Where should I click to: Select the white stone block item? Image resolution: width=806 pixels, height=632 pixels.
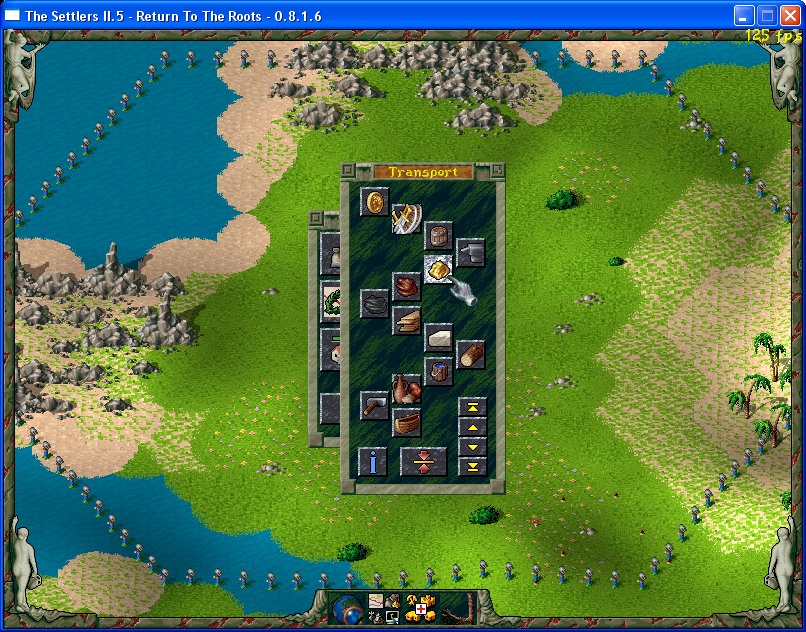point(438,337)
